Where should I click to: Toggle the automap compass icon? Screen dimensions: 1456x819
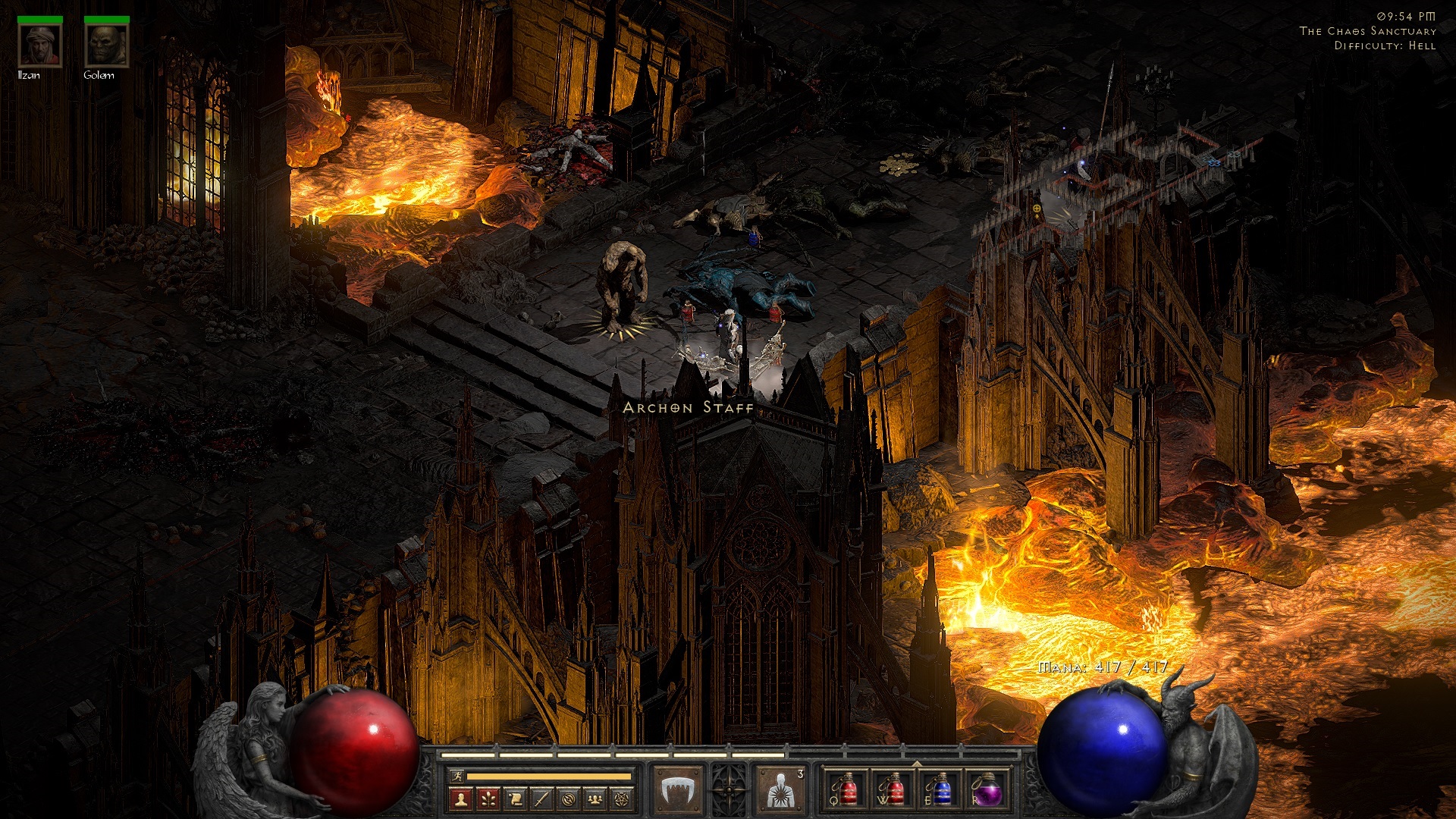point(569,799)
